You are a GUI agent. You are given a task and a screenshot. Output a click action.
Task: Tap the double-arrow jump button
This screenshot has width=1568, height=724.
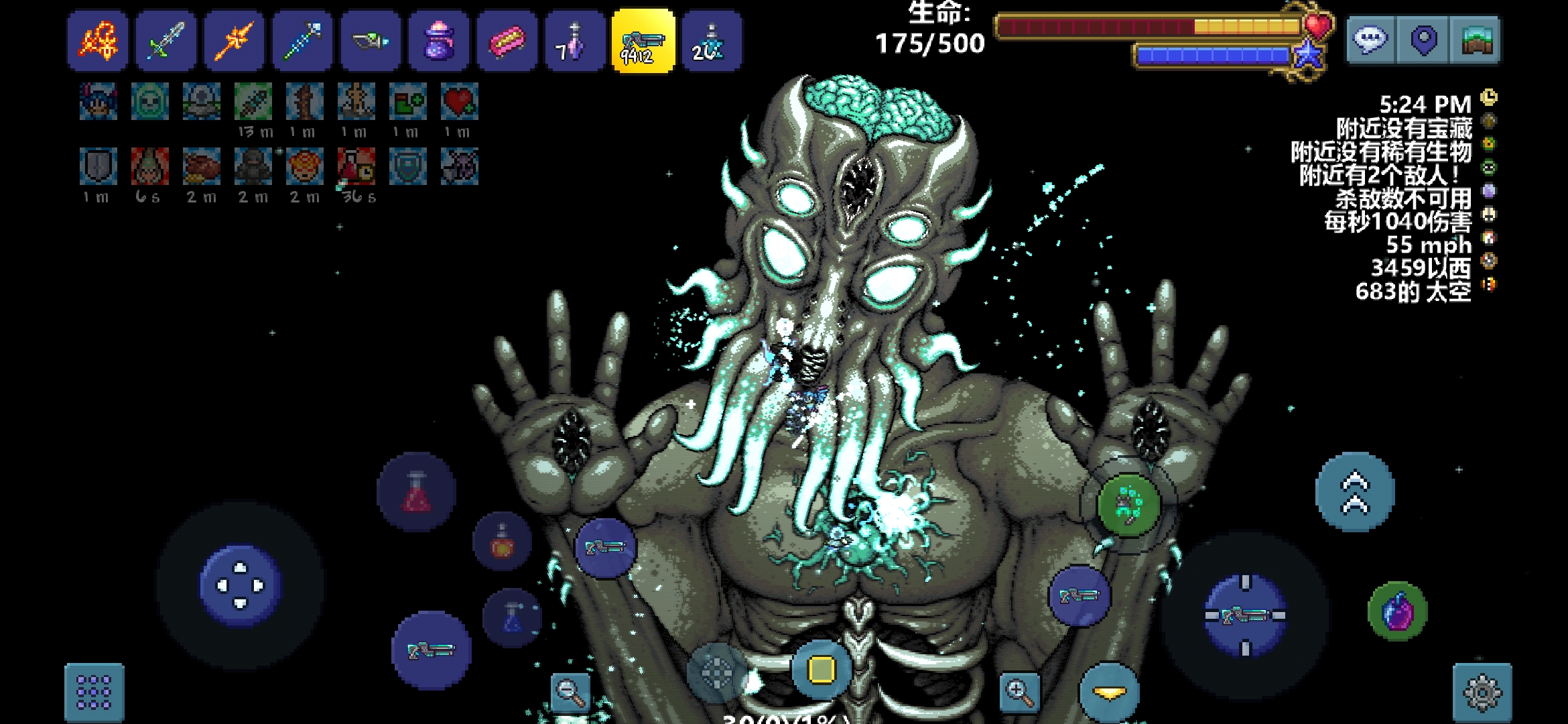click(1355, 493)
